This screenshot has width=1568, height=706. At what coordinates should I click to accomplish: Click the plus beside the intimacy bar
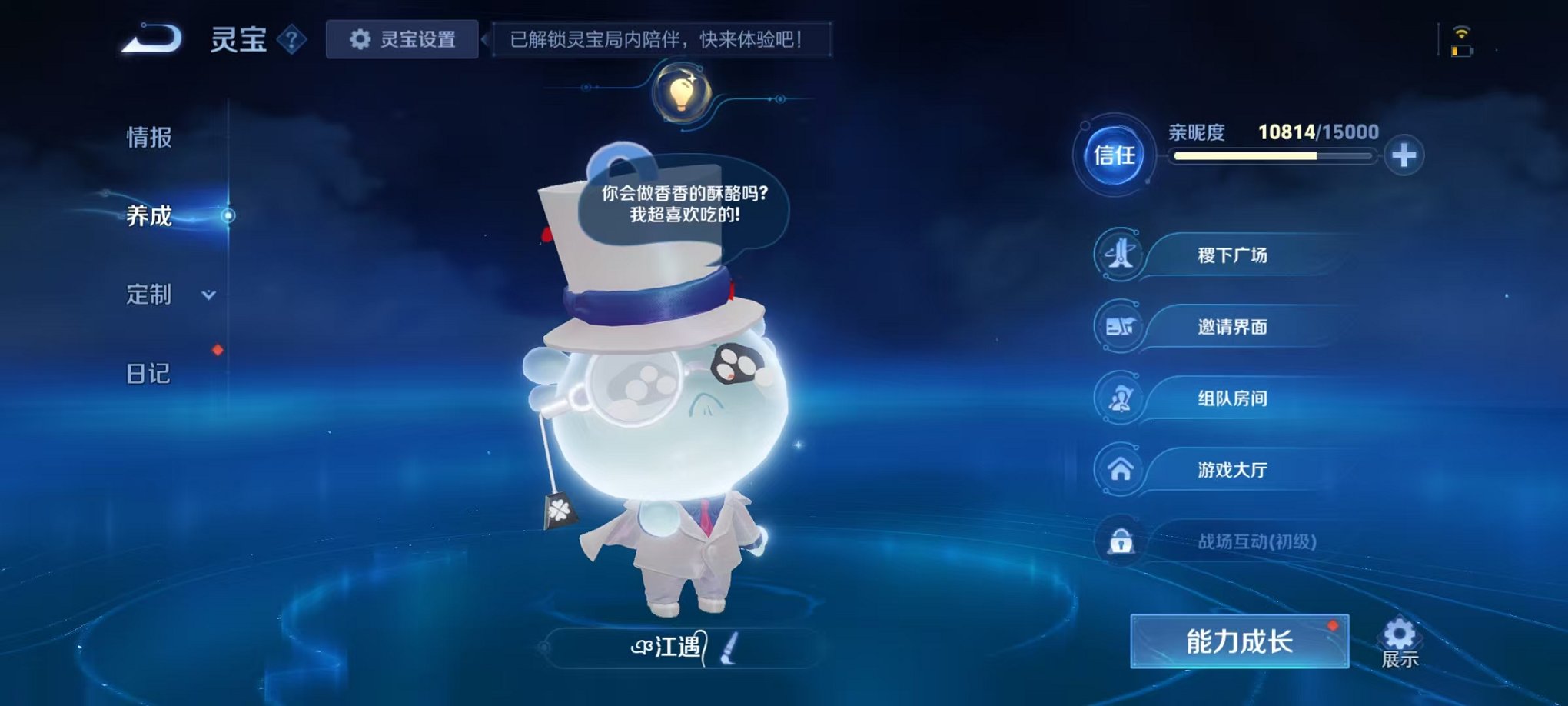coord(1406,155)
